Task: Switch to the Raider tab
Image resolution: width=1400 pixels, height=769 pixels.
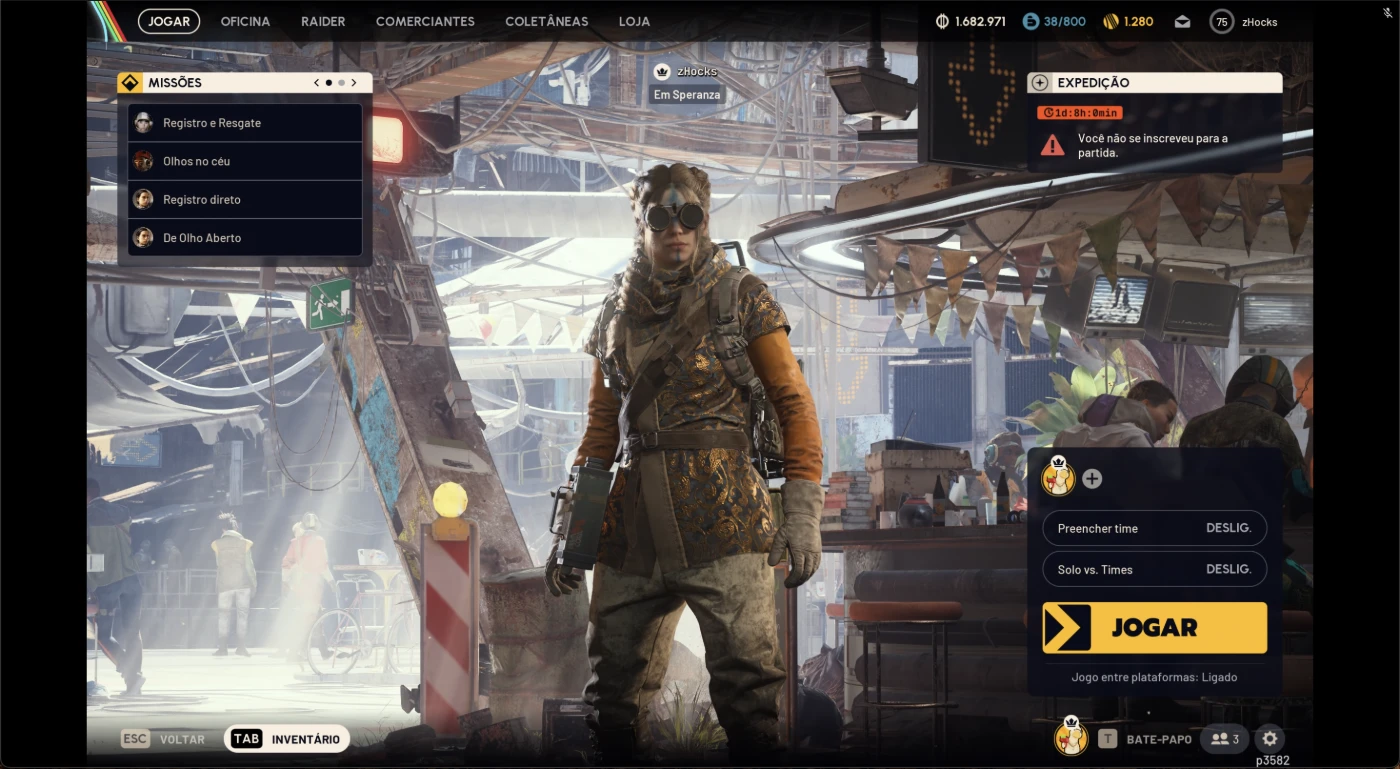Action: coord(323,21)
